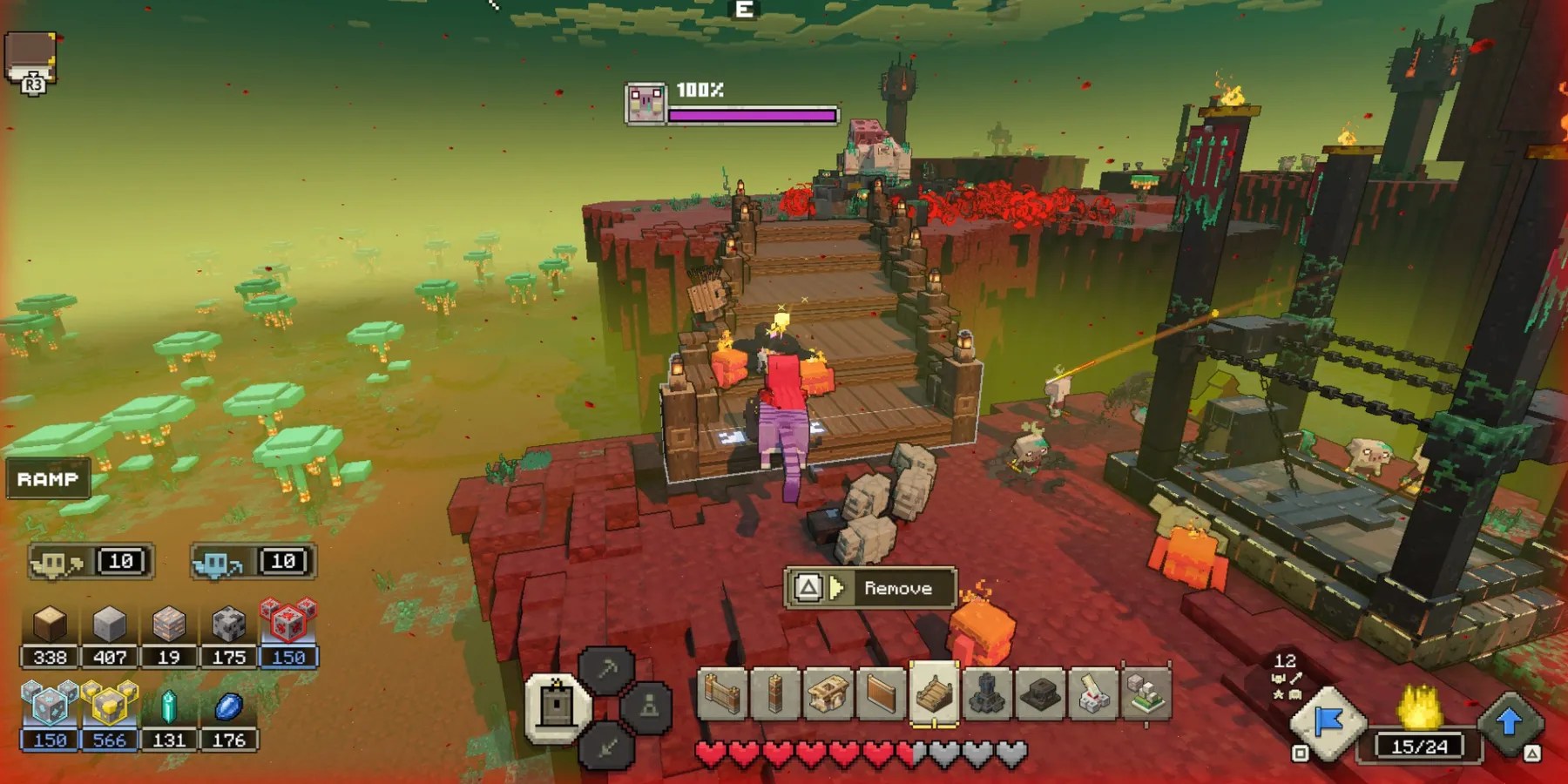Select the sandstone gate structure slot
The width and height of the screenshot is (1568, 784).
coord(828,696)
